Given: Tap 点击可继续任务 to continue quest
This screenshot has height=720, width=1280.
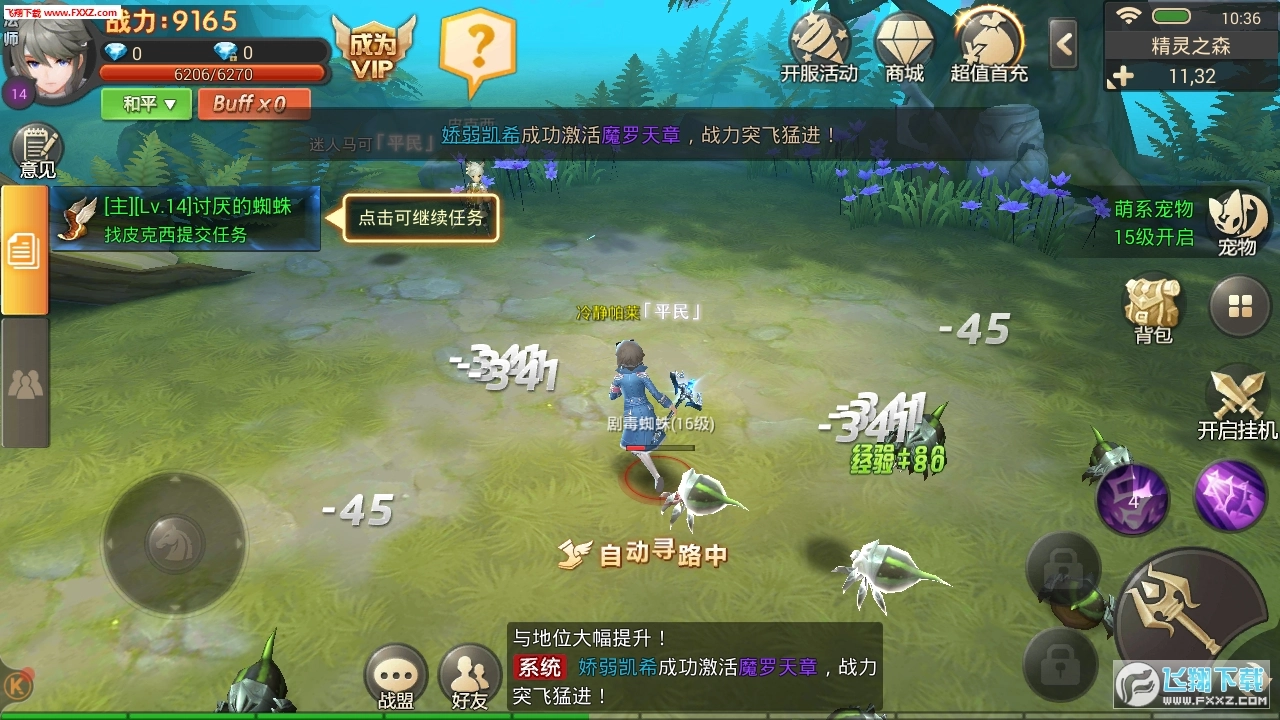Looking at the screenshot, I should tap(420, 218).
